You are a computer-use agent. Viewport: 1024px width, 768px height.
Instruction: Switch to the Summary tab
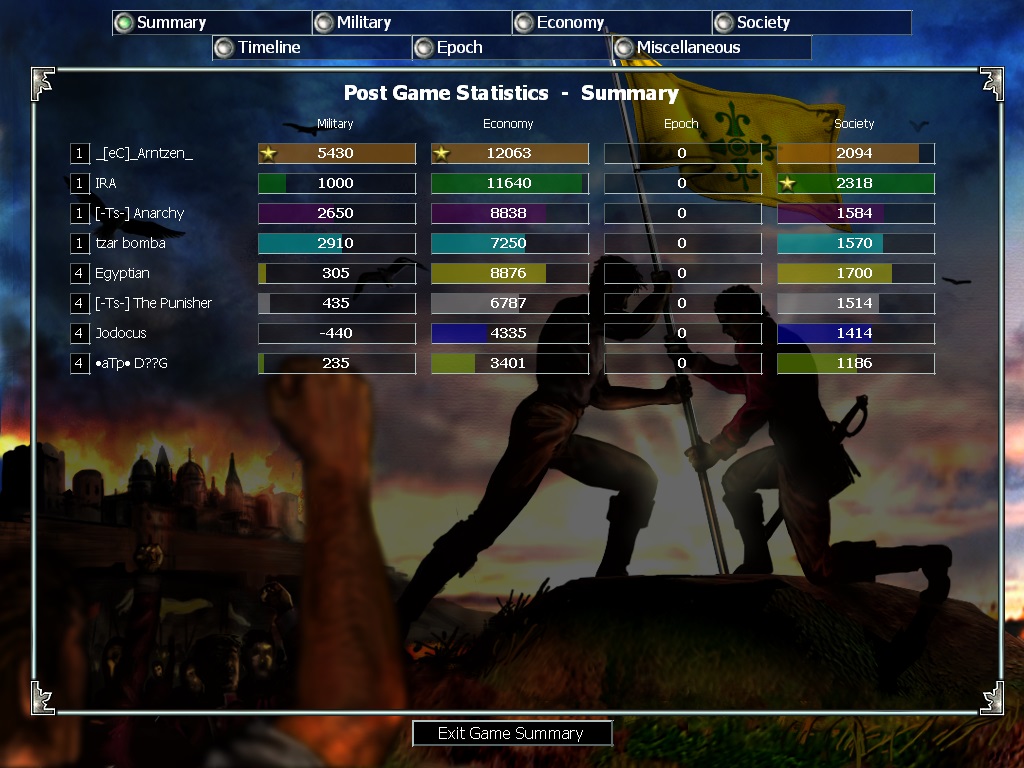coord(211,23)
